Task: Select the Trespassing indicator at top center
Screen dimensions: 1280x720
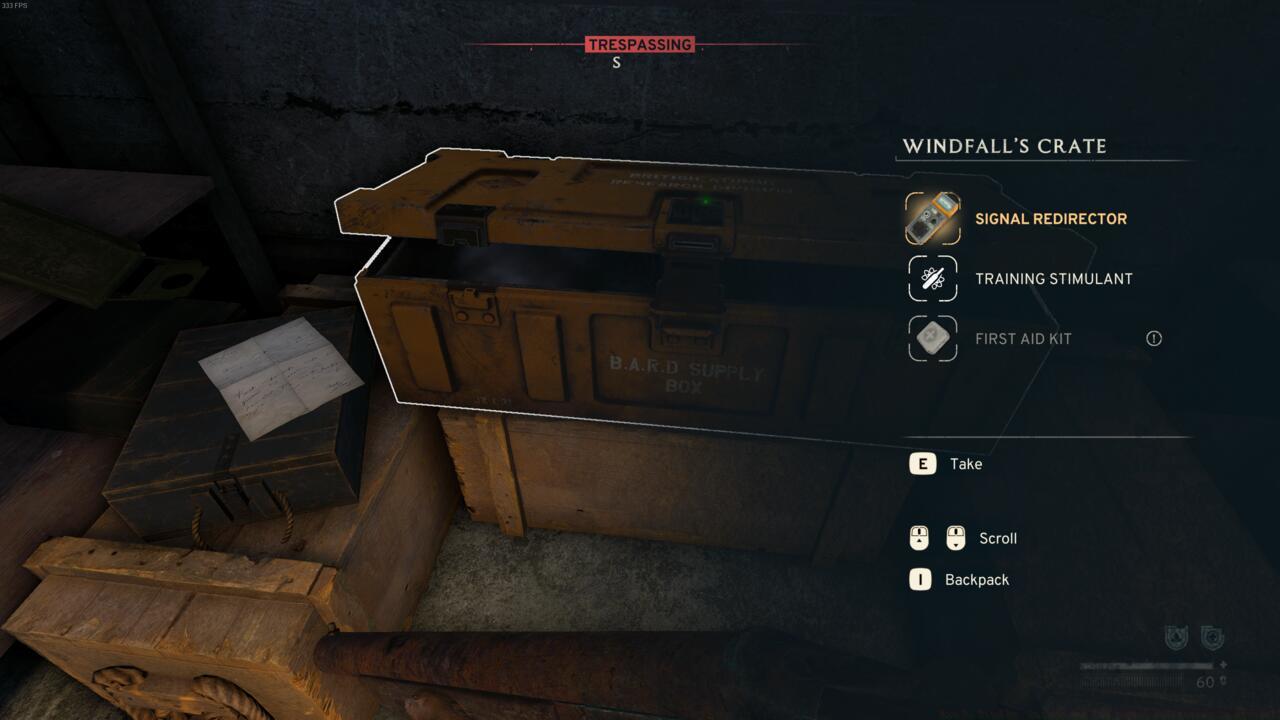Action: 638,44
